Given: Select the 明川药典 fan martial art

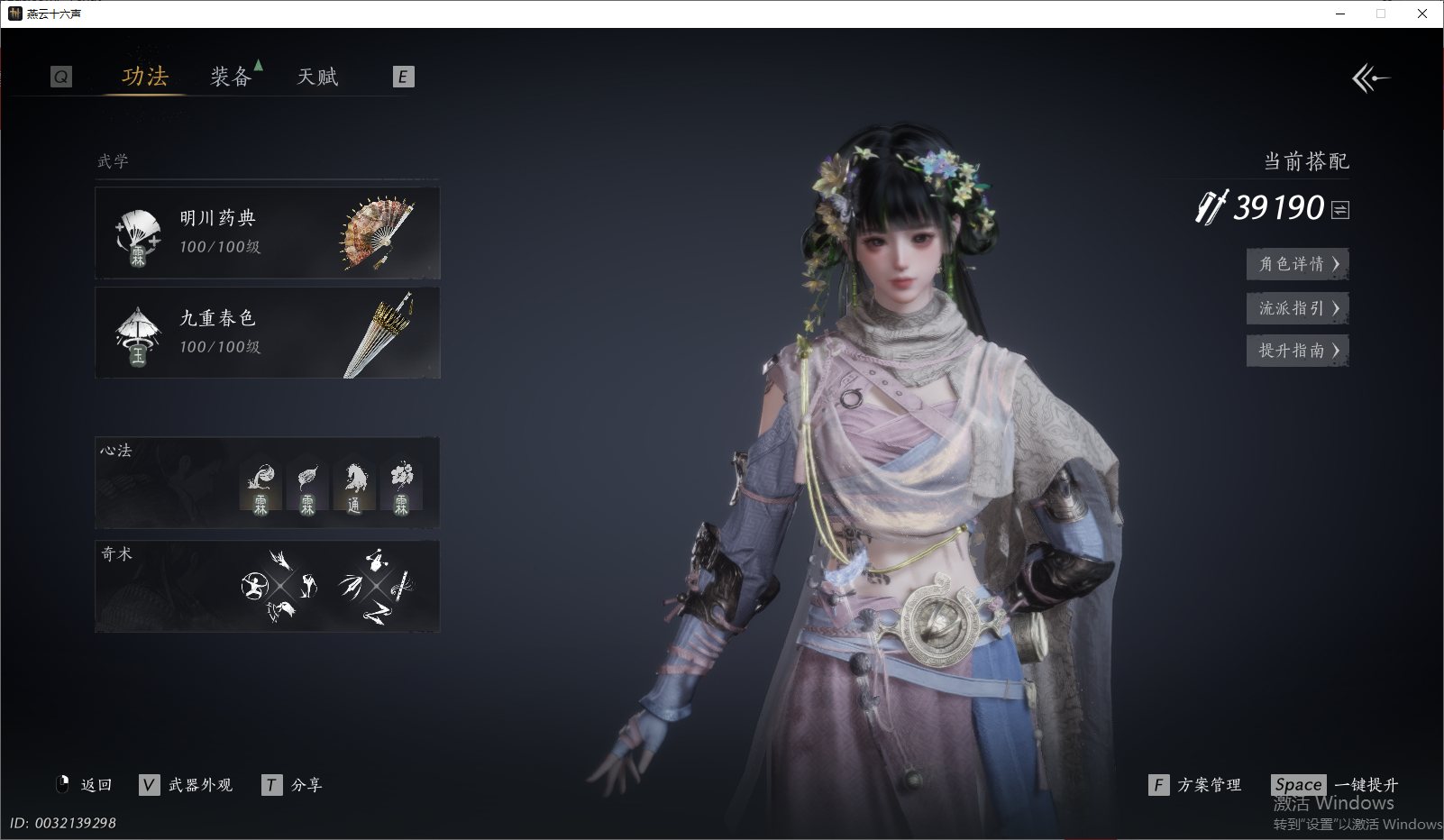Looking at the screenshot, I should coord(268,233).
